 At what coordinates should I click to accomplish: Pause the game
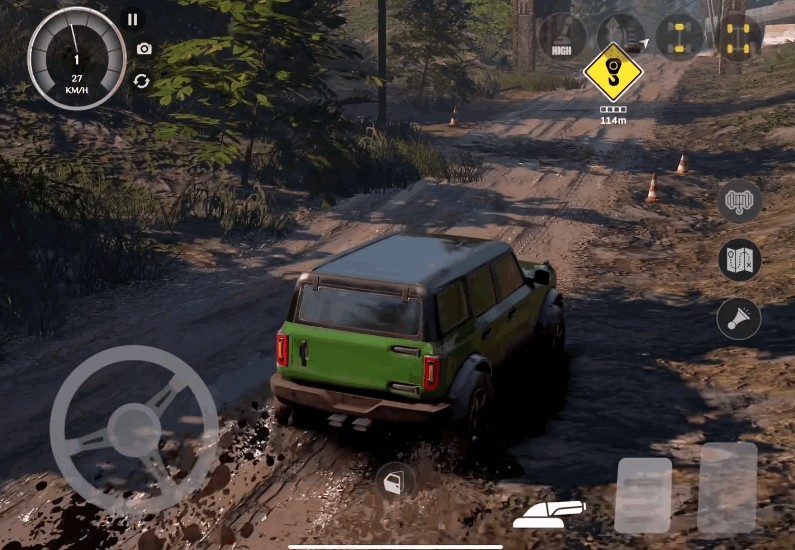[132, 19]
